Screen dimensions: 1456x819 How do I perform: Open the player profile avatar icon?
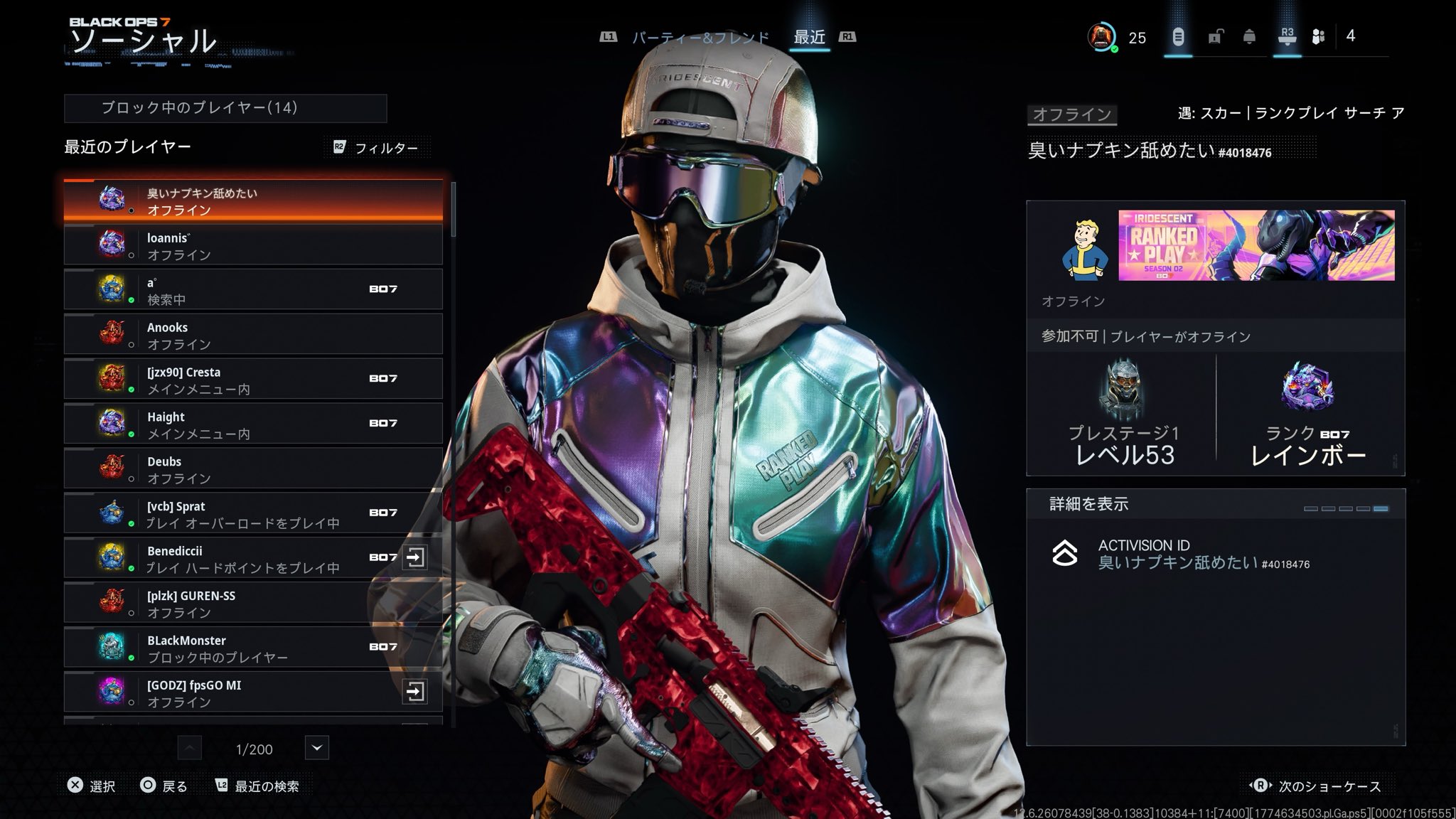(x=1101, y=37)
